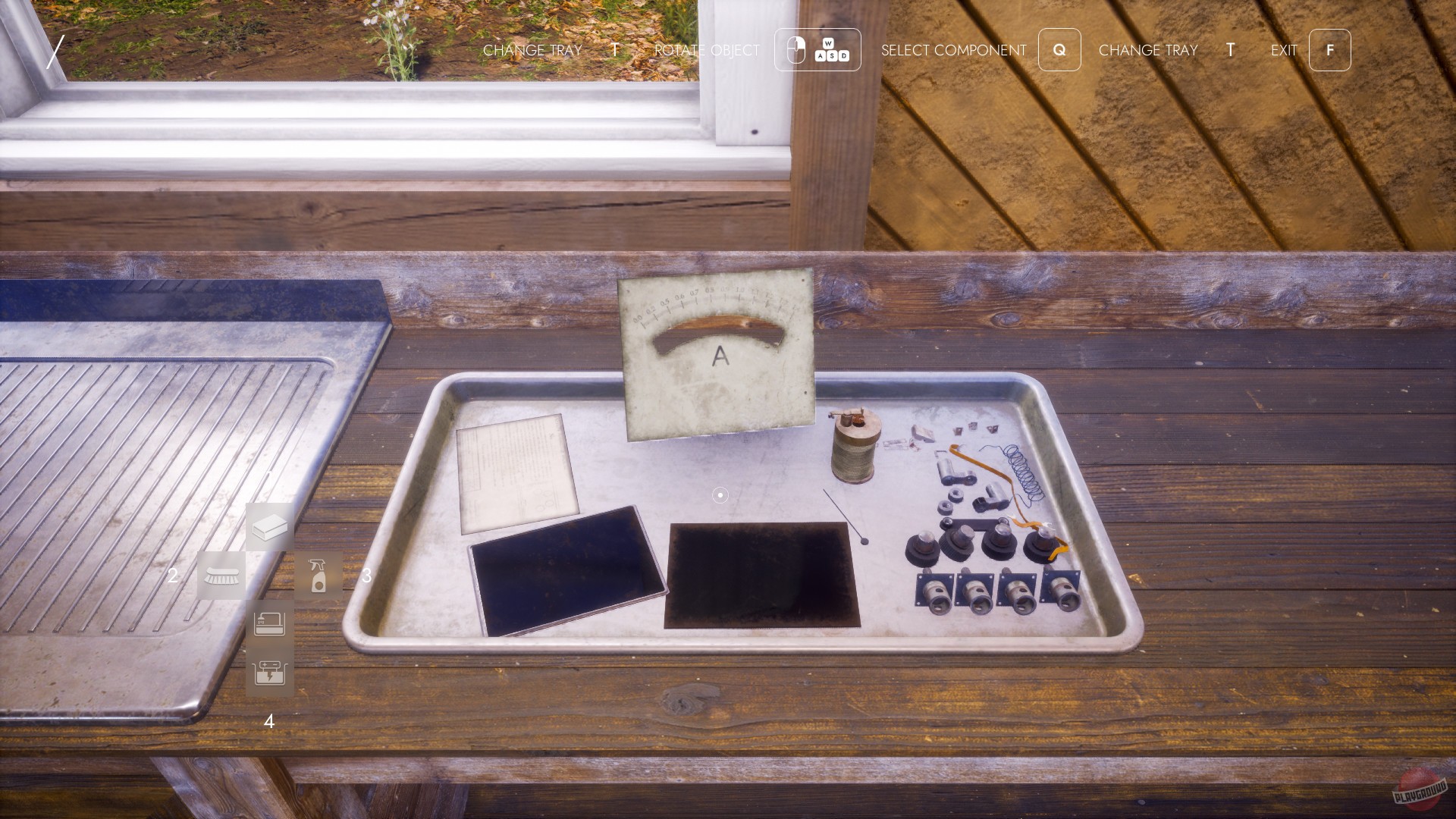Select the brush tool labeled 2
This screenshot has height=819, width=1456.
222,575
